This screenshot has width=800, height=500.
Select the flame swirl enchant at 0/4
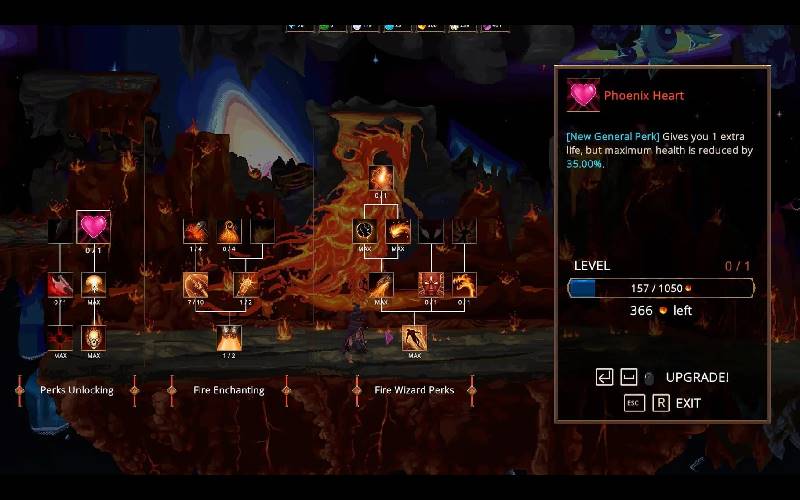point(229,231)
